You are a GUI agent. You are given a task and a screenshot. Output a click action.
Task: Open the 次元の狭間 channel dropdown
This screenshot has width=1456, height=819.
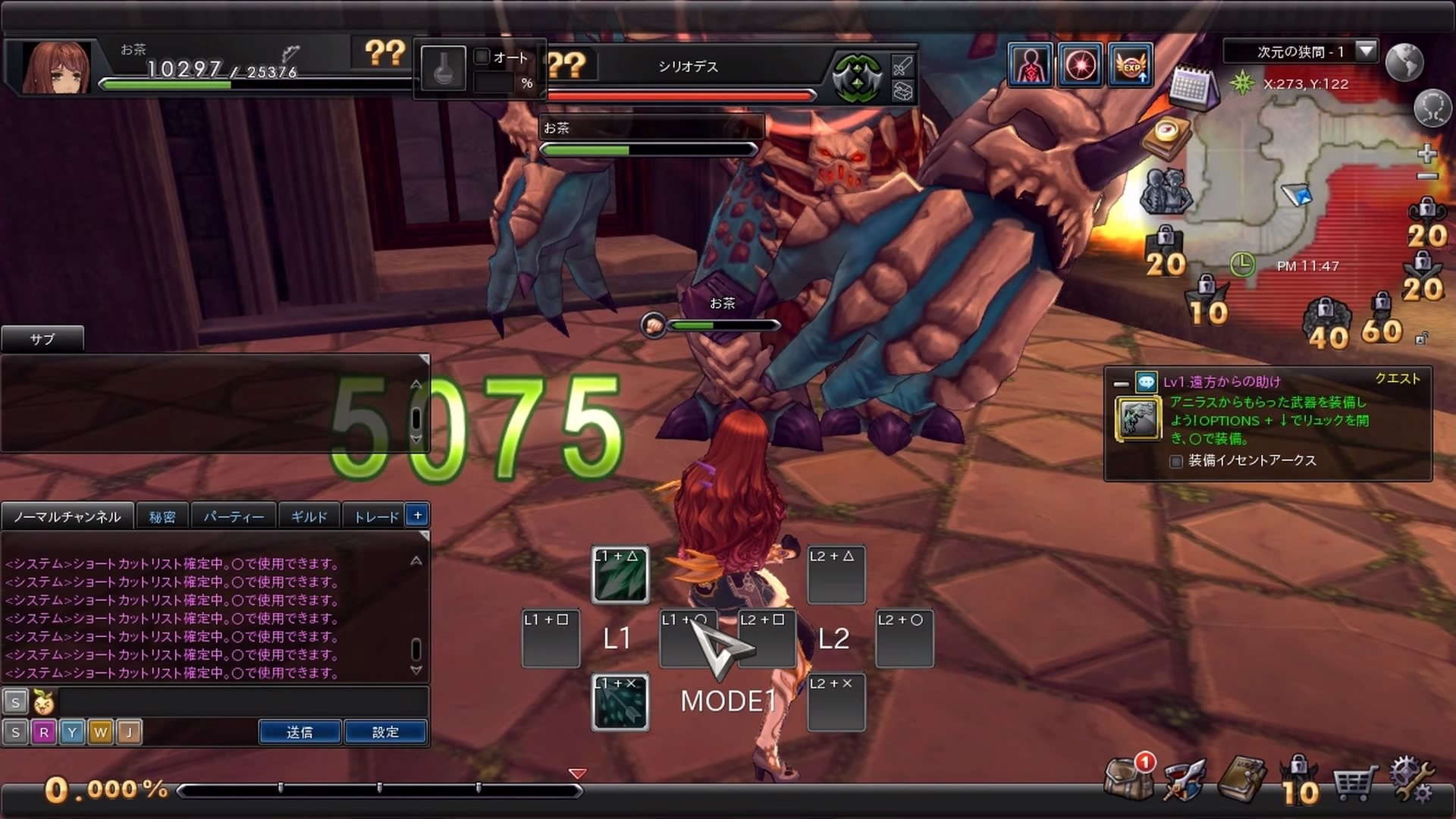tap(1366, 52)
